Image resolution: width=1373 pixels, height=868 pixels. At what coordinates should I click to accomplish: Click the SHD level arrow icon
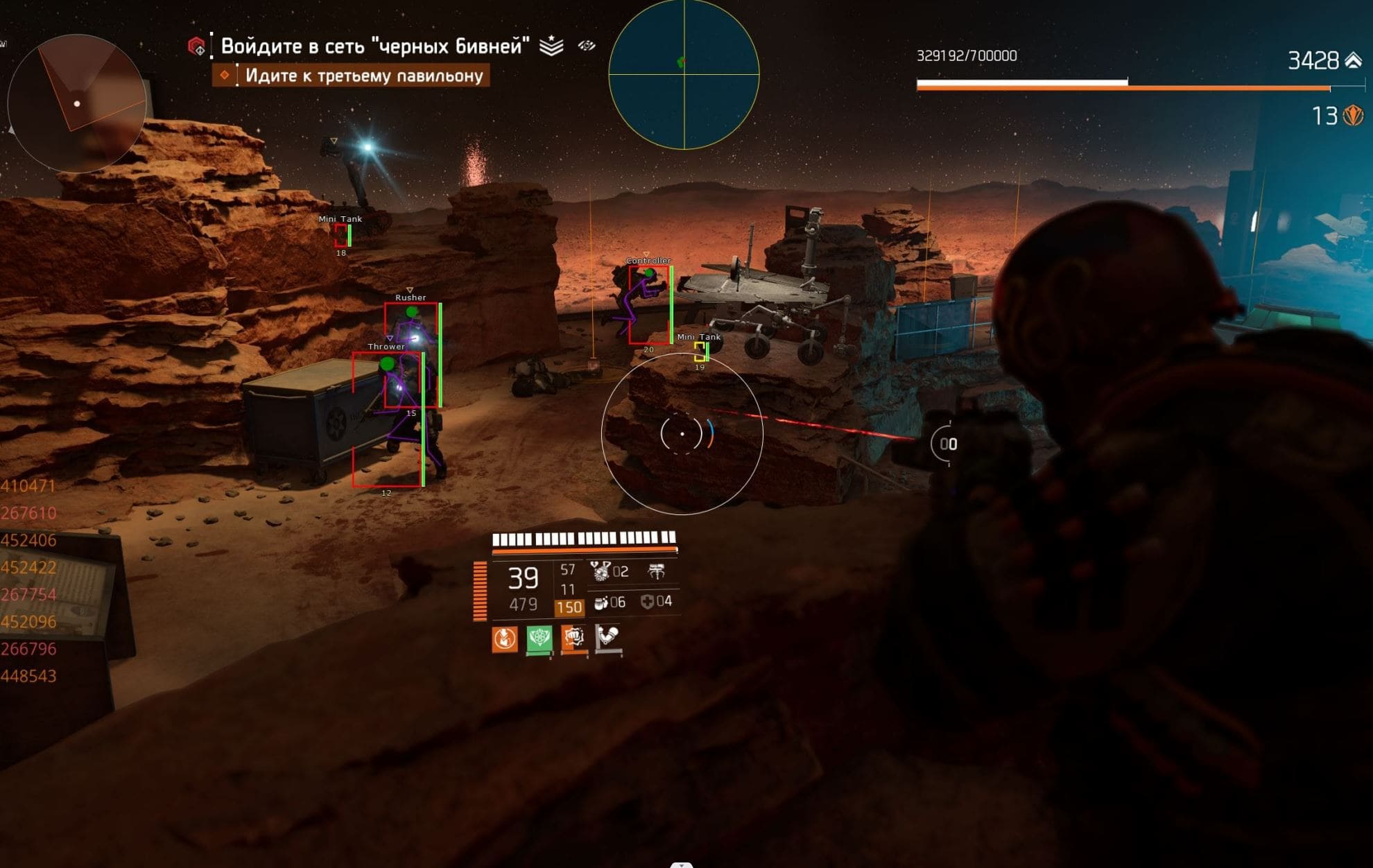coord(1353,60)
